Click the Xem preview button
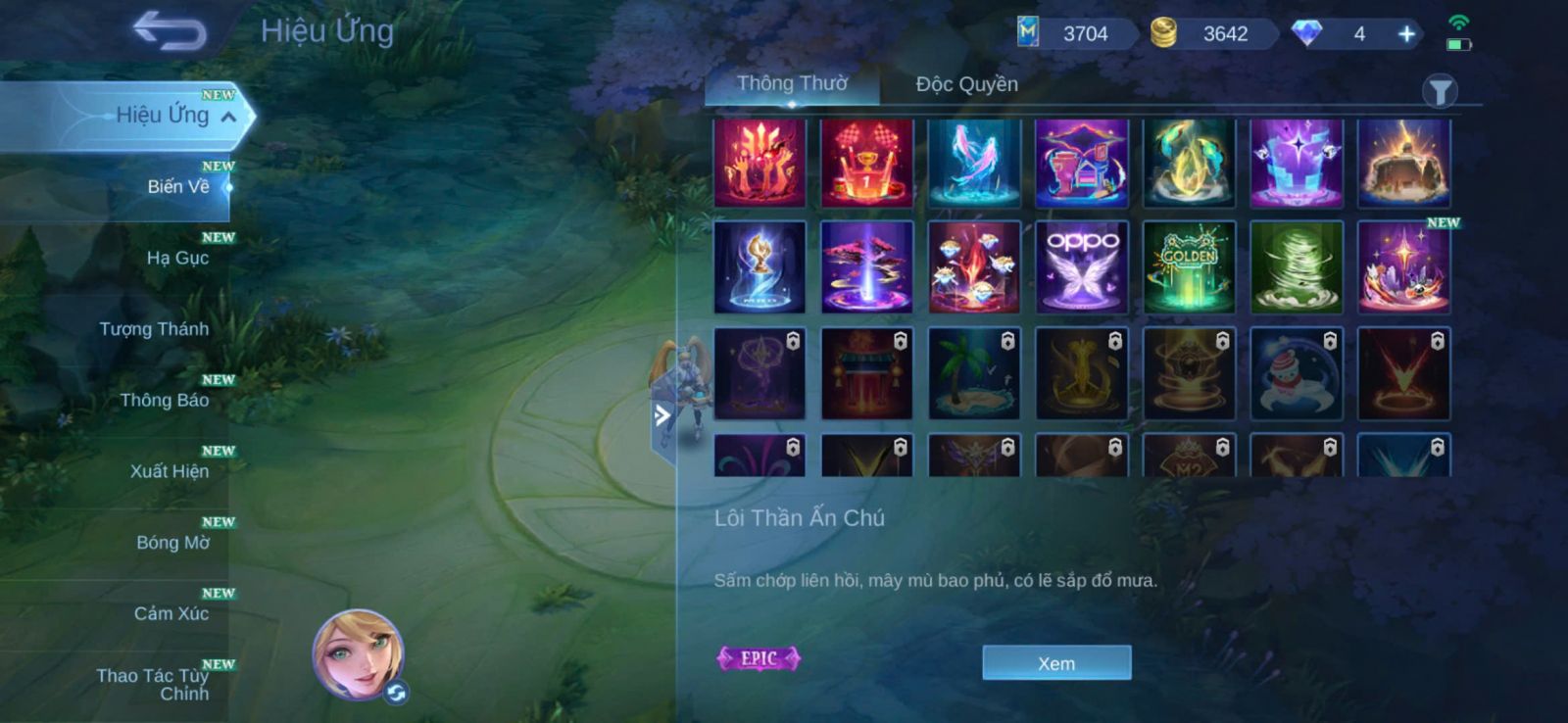 1056,663
